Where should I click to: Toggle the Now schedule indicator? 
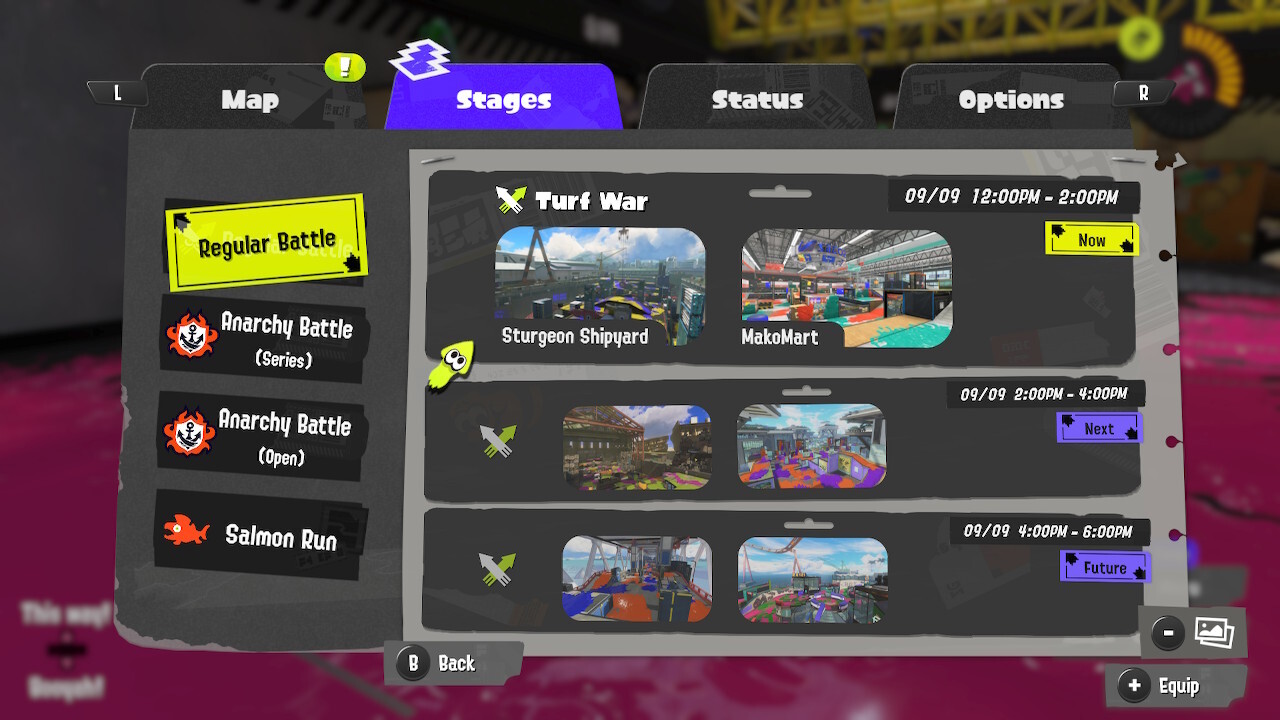pyautogui.click(x=1092, y=239)
